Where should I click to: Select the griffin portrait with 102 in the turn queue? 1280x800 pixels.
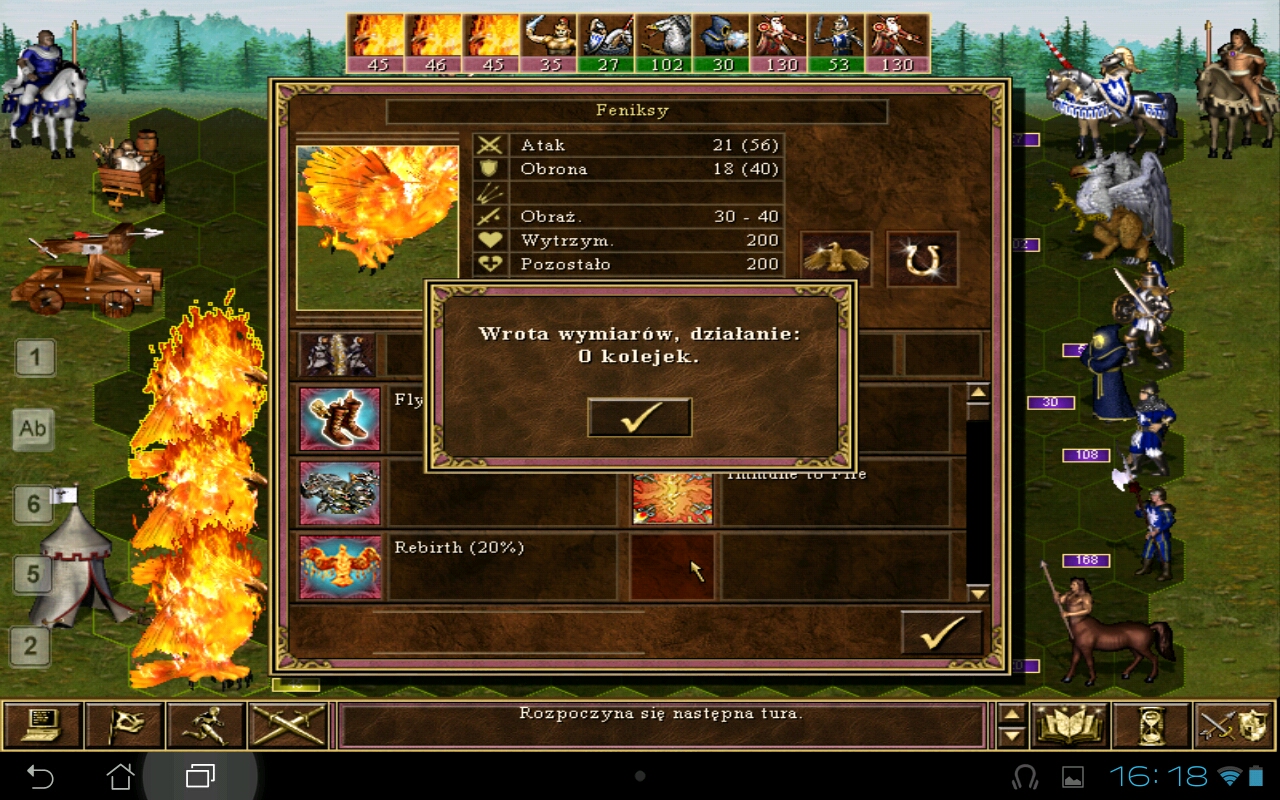(x=665, y=43)
